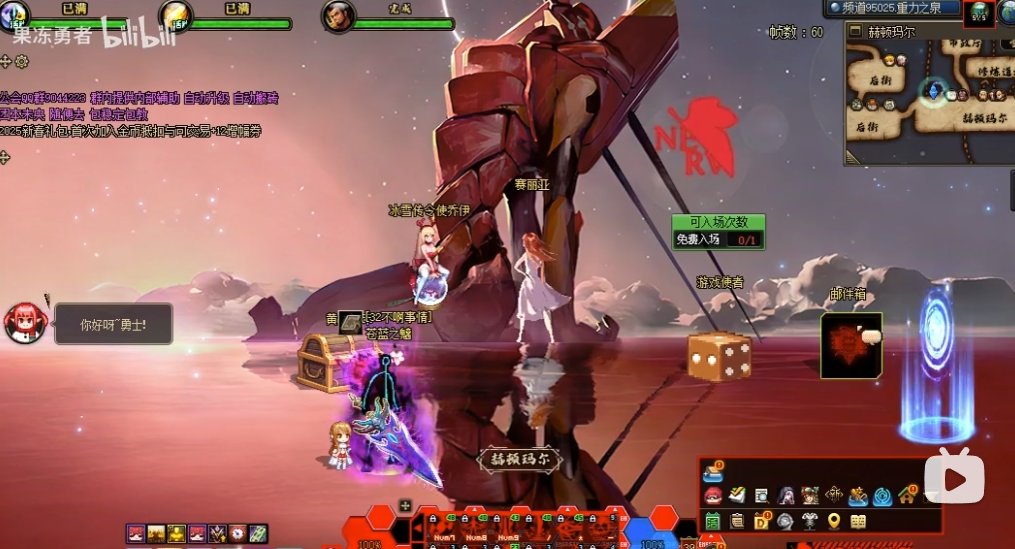This screenshot has height=549, width=1015.
Task: Open the house icon with alert badge
Action: [x=907, y=495]
